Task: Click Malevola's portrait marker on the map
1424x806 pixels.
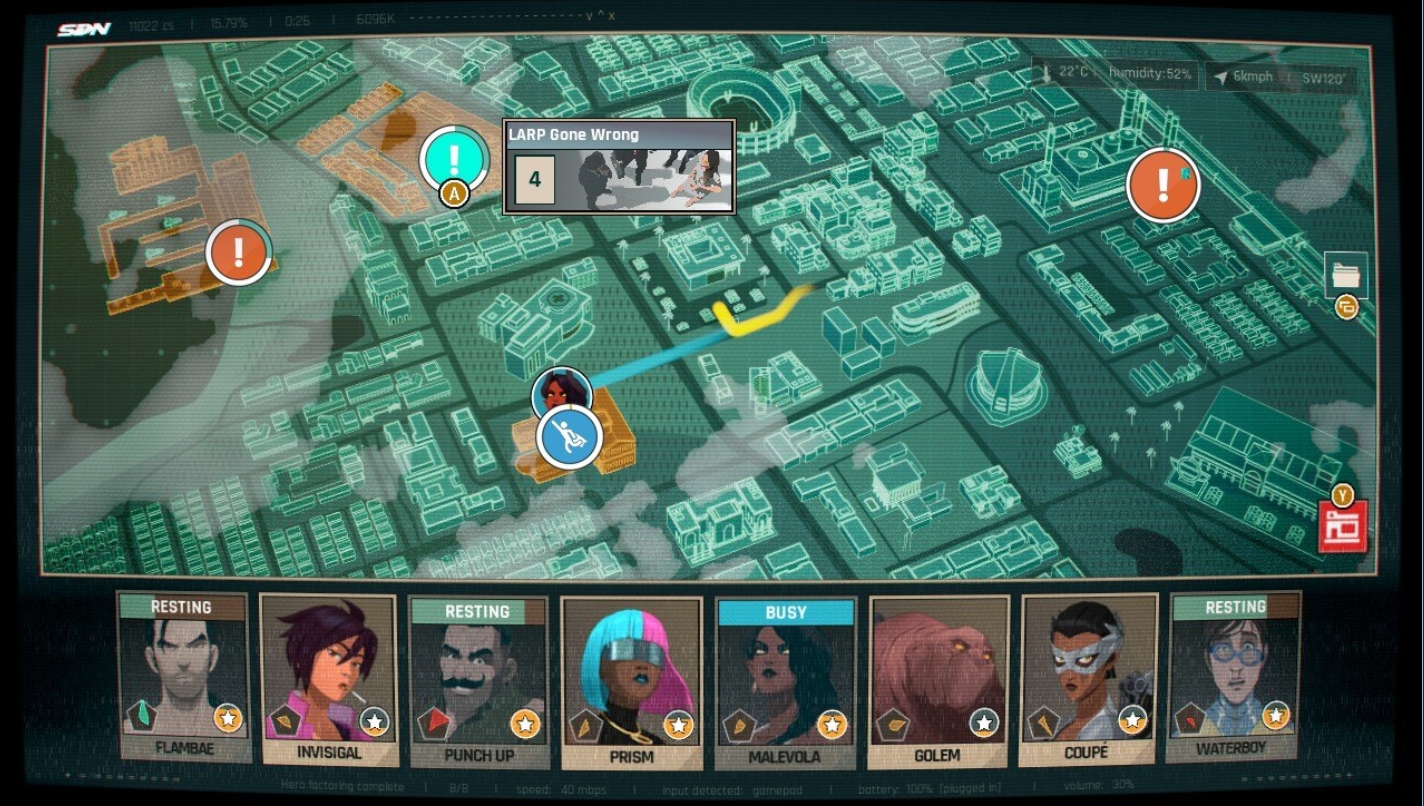Action: coord(560,391)
